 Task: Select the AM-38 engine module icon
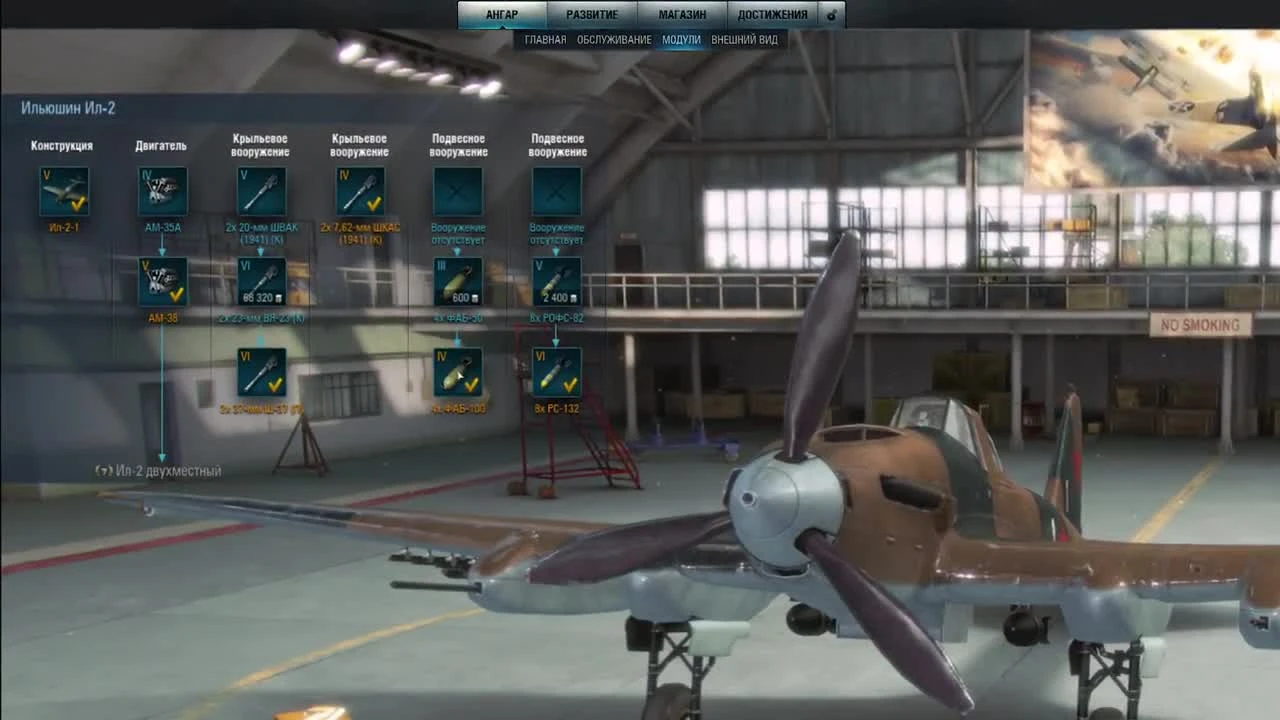point(160,281)
